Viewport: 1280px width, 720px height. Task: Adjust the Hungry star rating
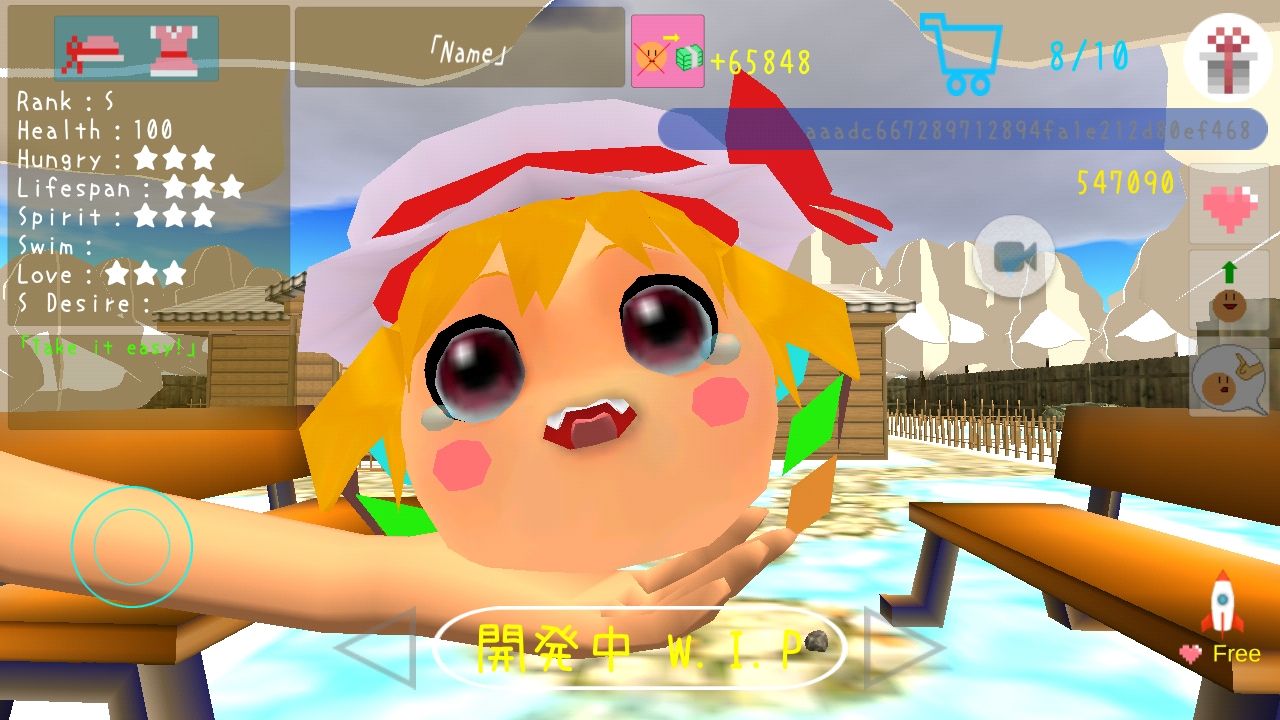pyautogui.click(x=175, y=158)
